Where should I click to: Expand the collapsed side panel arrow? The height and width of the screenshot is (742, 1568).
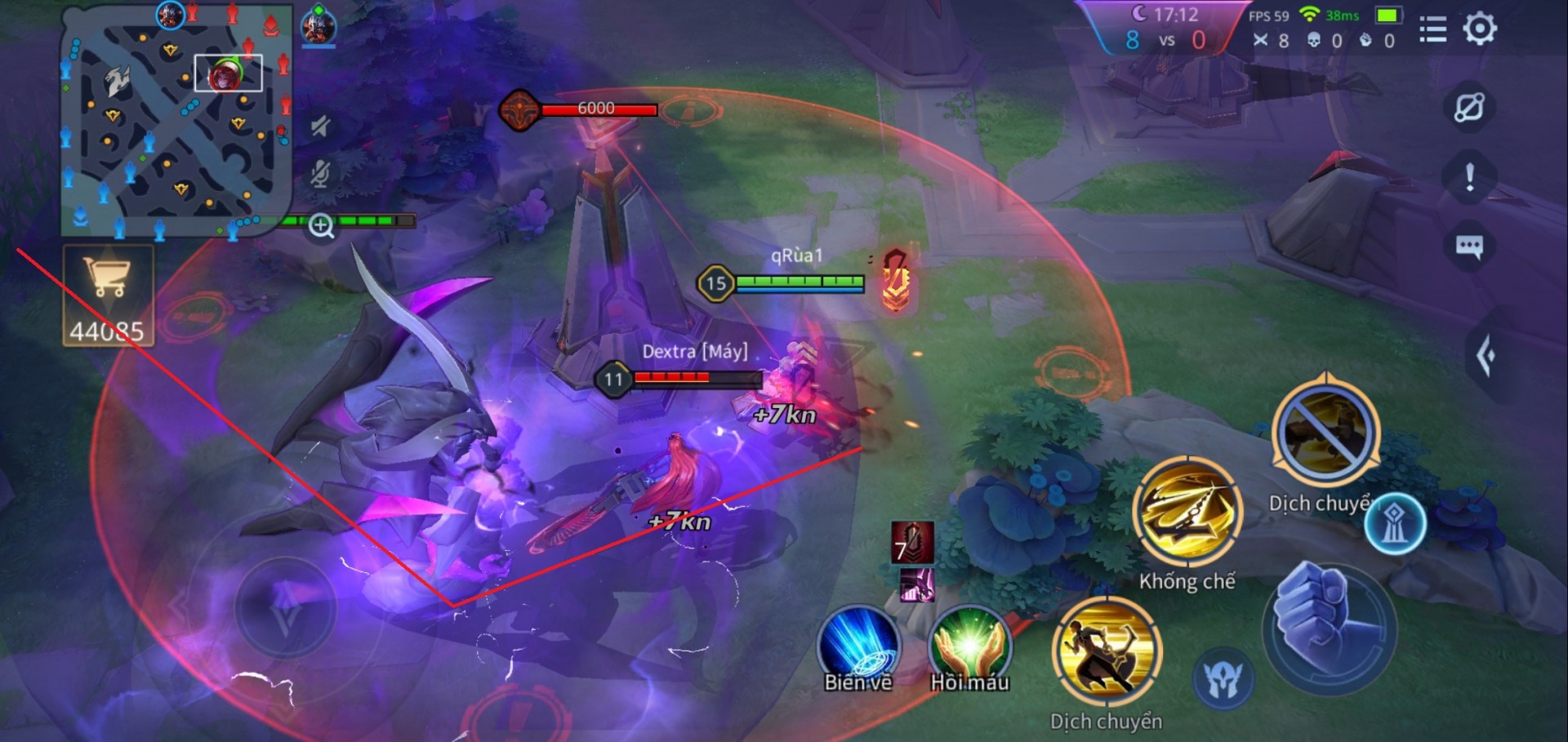pos(1486,356)
